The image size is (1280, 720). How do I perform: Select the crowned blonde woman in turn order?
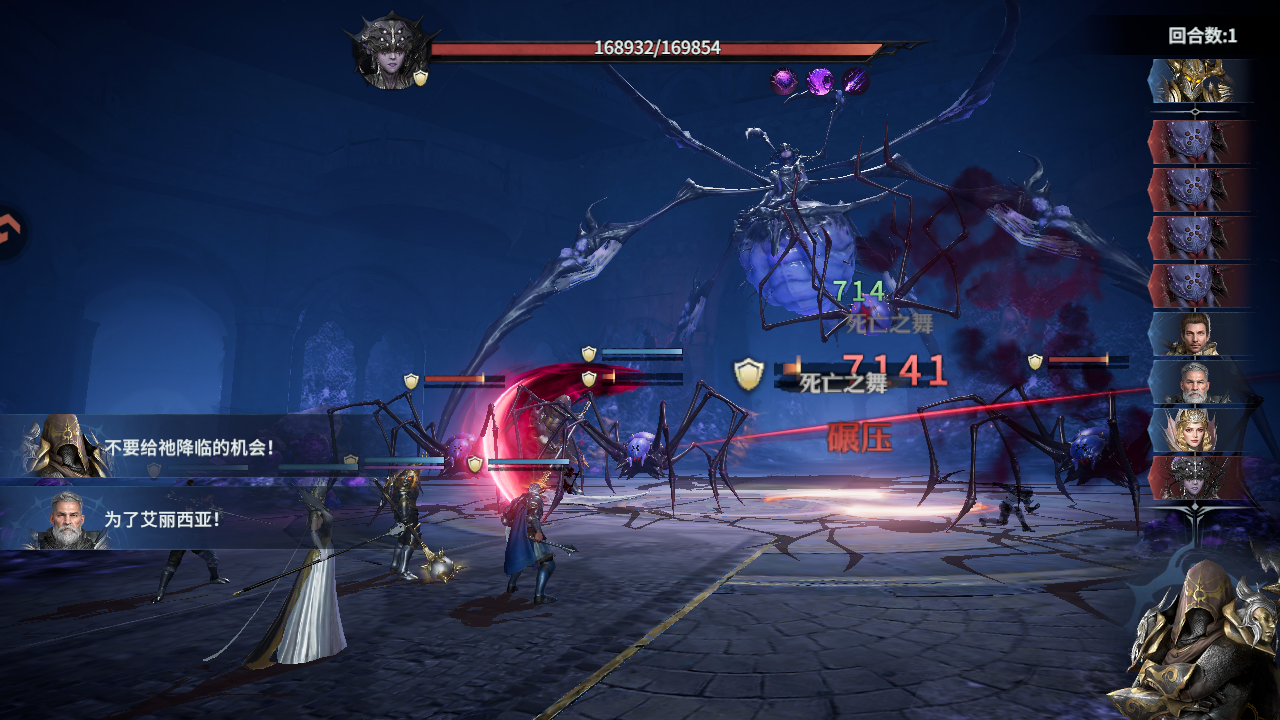coord(1197,430)
